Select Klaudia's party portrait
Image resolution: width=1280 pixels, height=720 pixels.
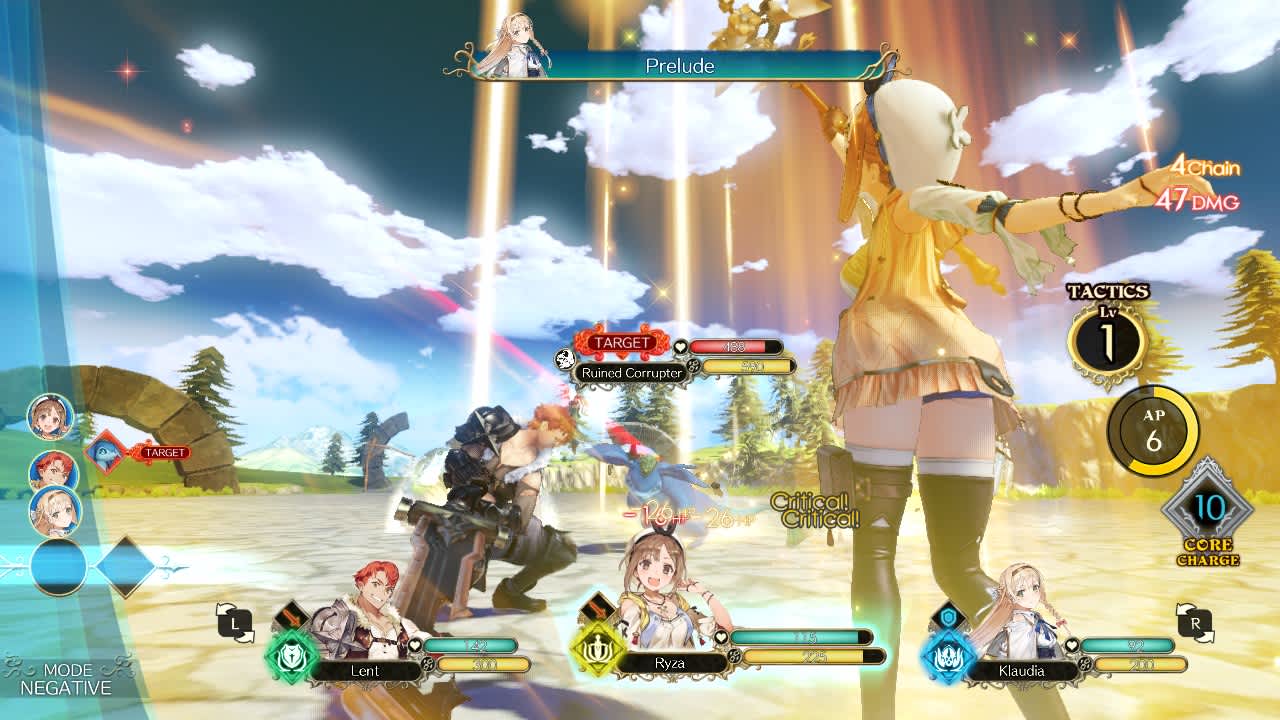pyautogui.click(x=1014, y=610)
